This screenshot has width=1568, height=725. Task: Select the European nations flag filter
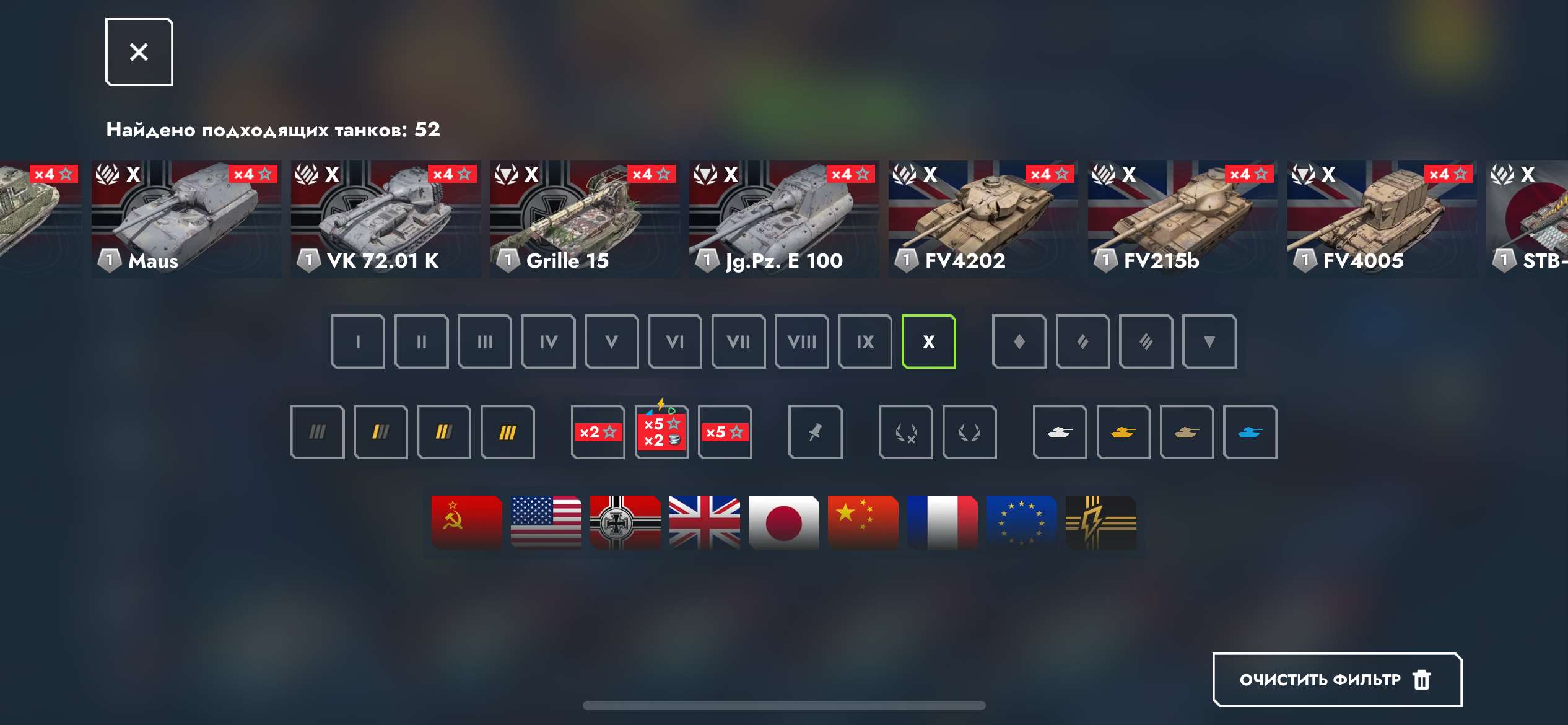(1022, 522)
